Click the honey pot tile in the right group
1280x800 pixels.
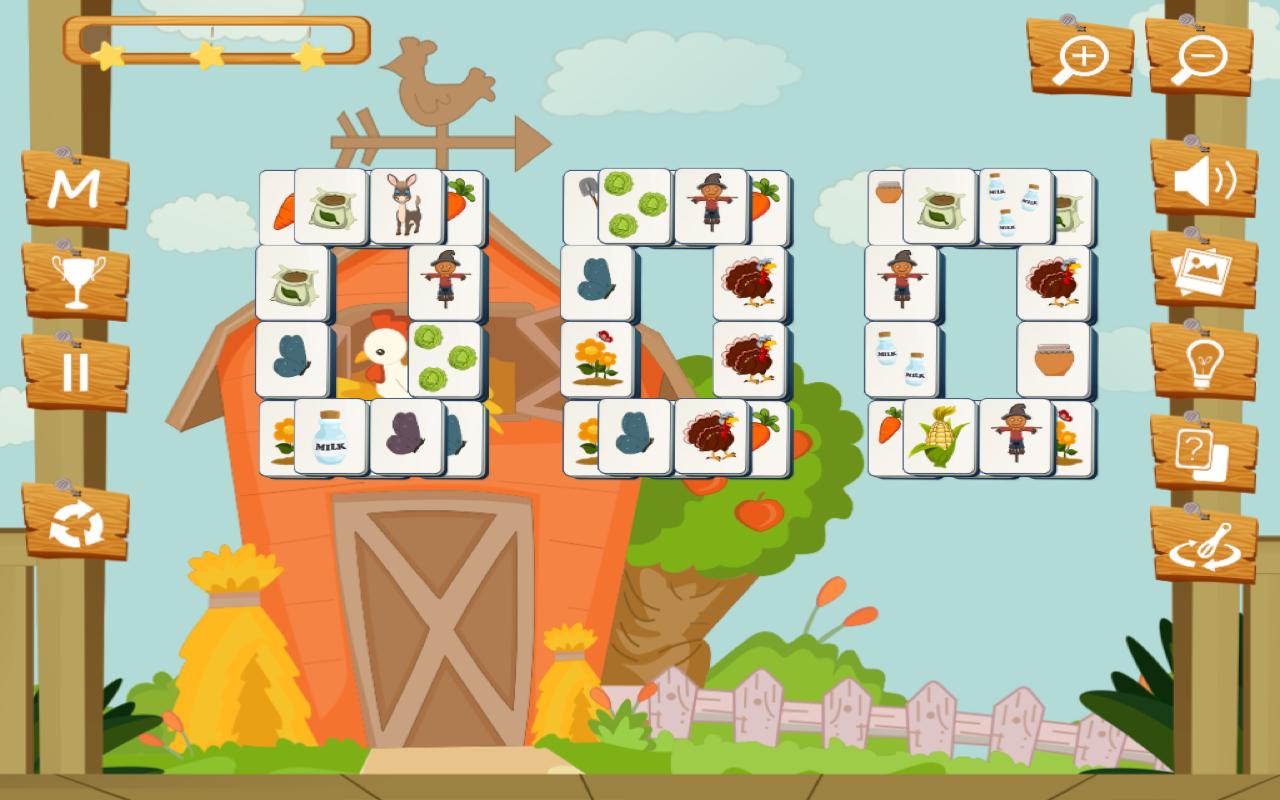1052,358
